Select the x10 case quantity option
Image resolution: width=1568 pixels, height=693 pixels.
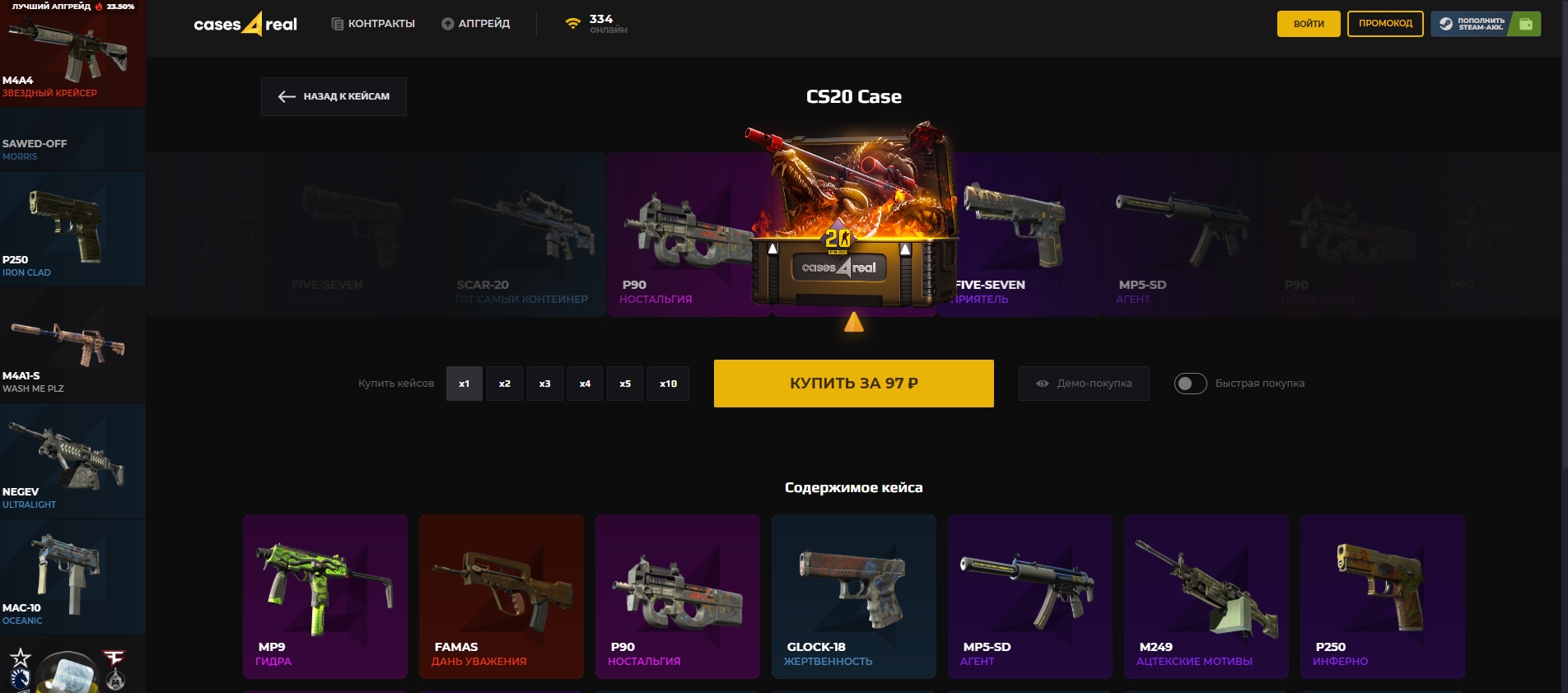(x=667, y=384)
